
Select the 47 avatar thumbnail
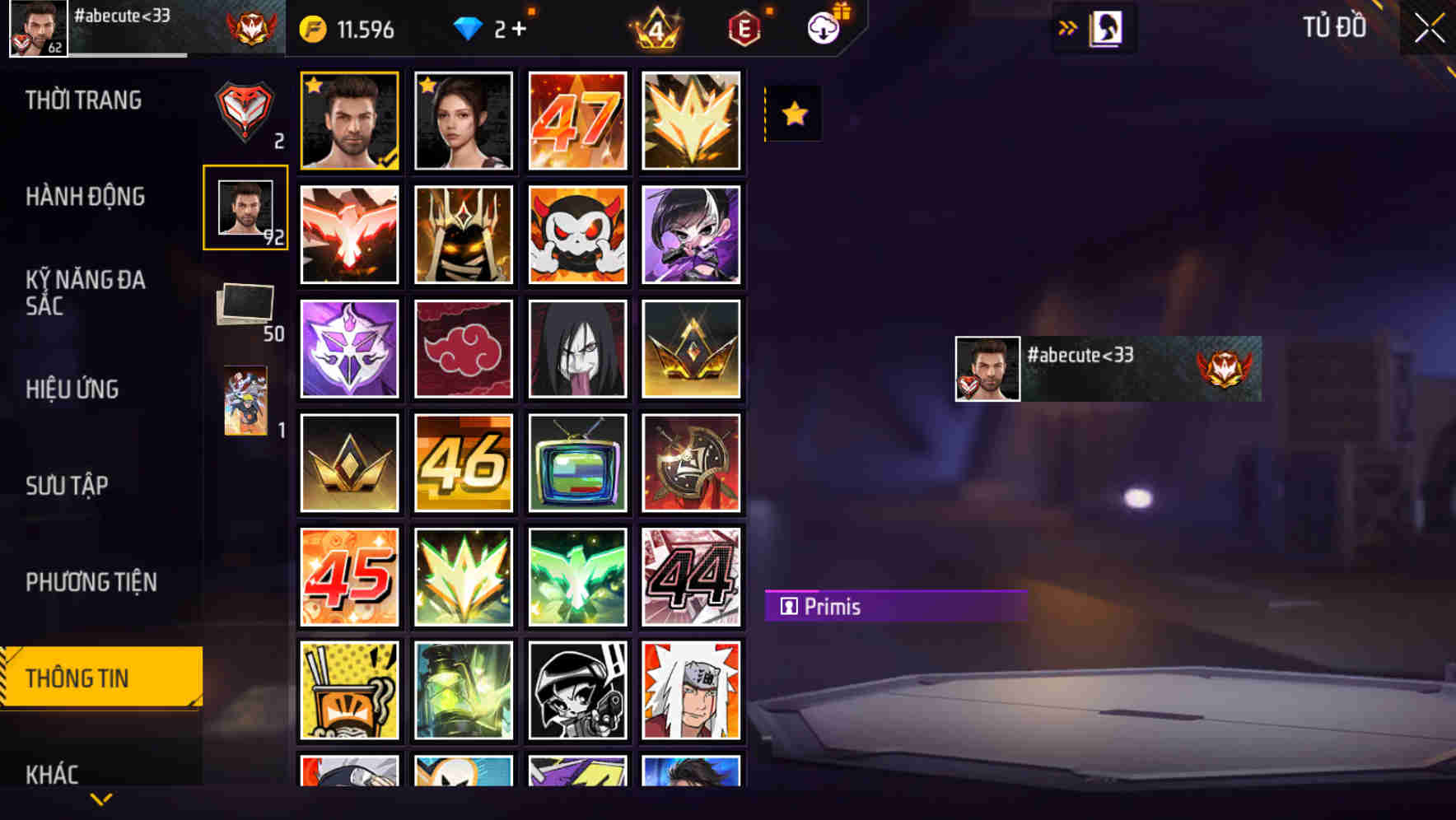(x=577, y=122)
